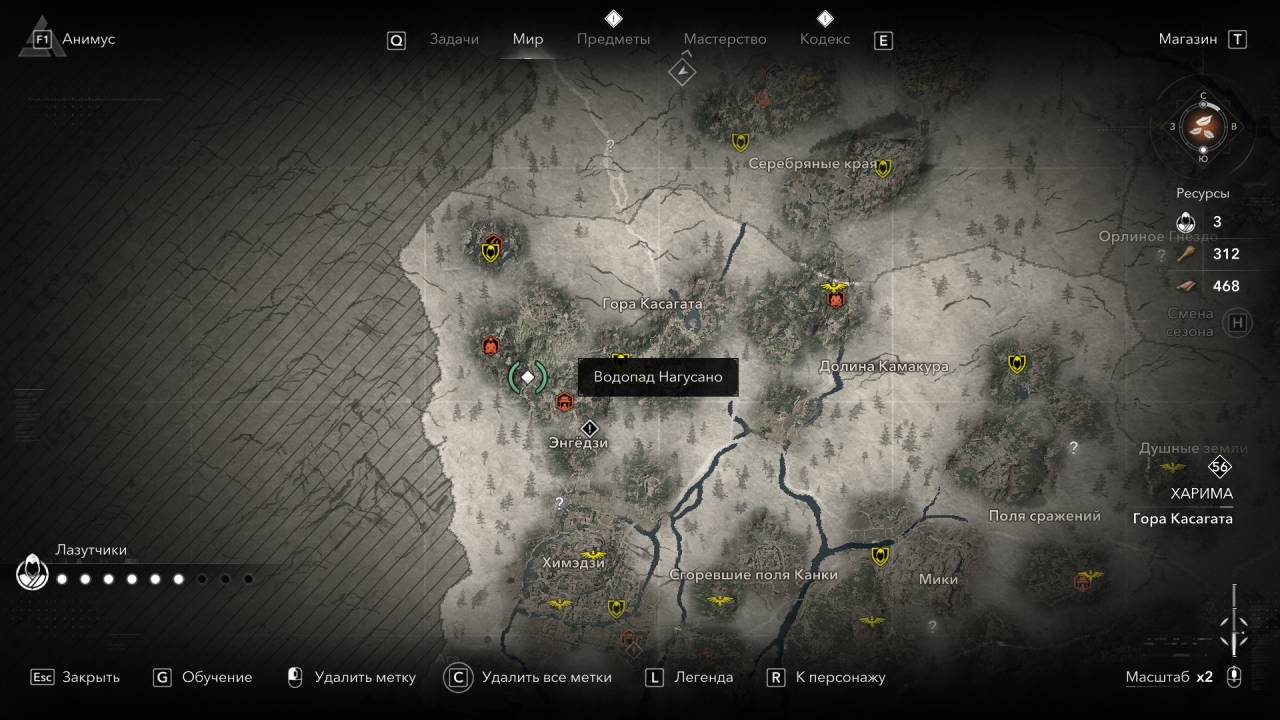The height and width of the screenshot is (720, 1280).
Task: Center map with К персонажу
Action: [x=827, y=677]
